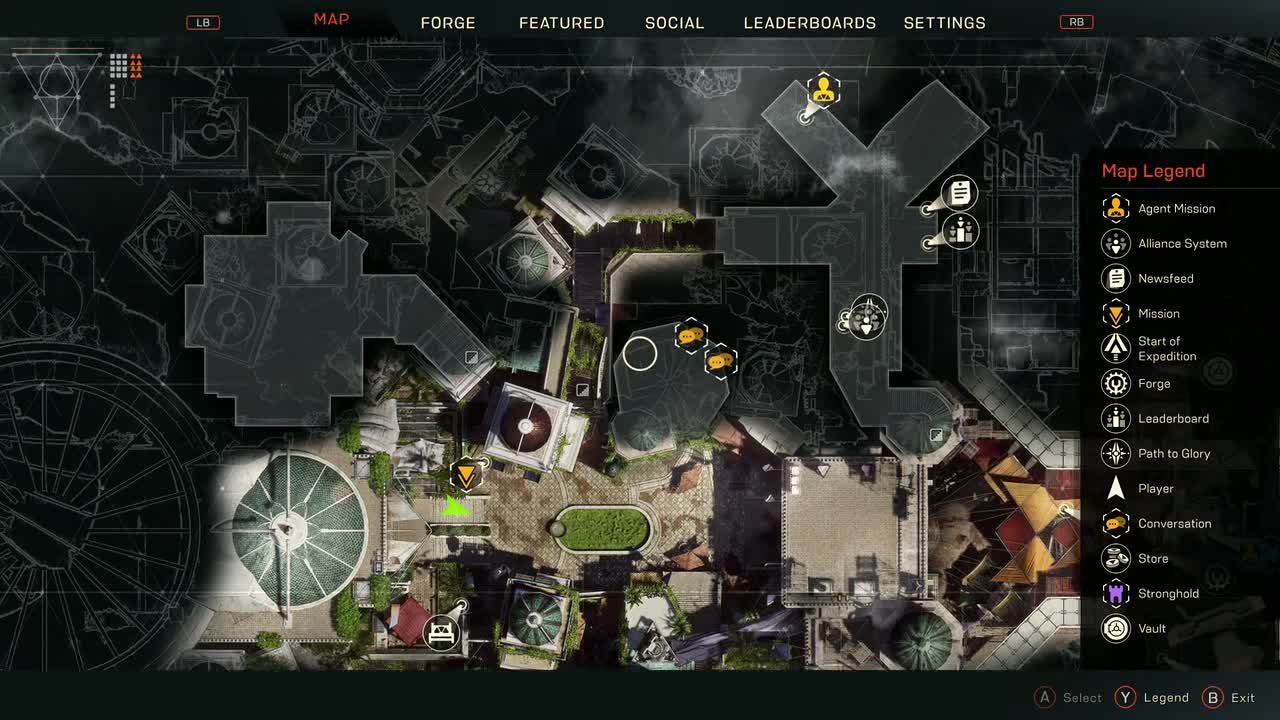The height and width of the screenshot is (720, 1280).
Task: Click the Agent Mission legend entry
Action: 1176,209
